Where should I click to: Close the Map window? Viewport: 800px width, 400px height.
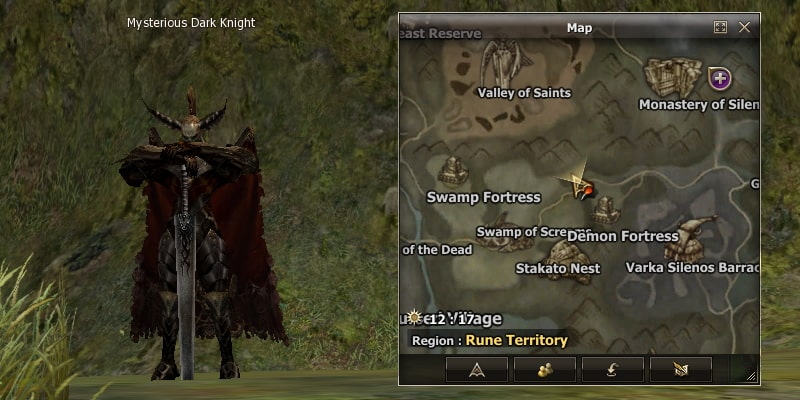744,28
